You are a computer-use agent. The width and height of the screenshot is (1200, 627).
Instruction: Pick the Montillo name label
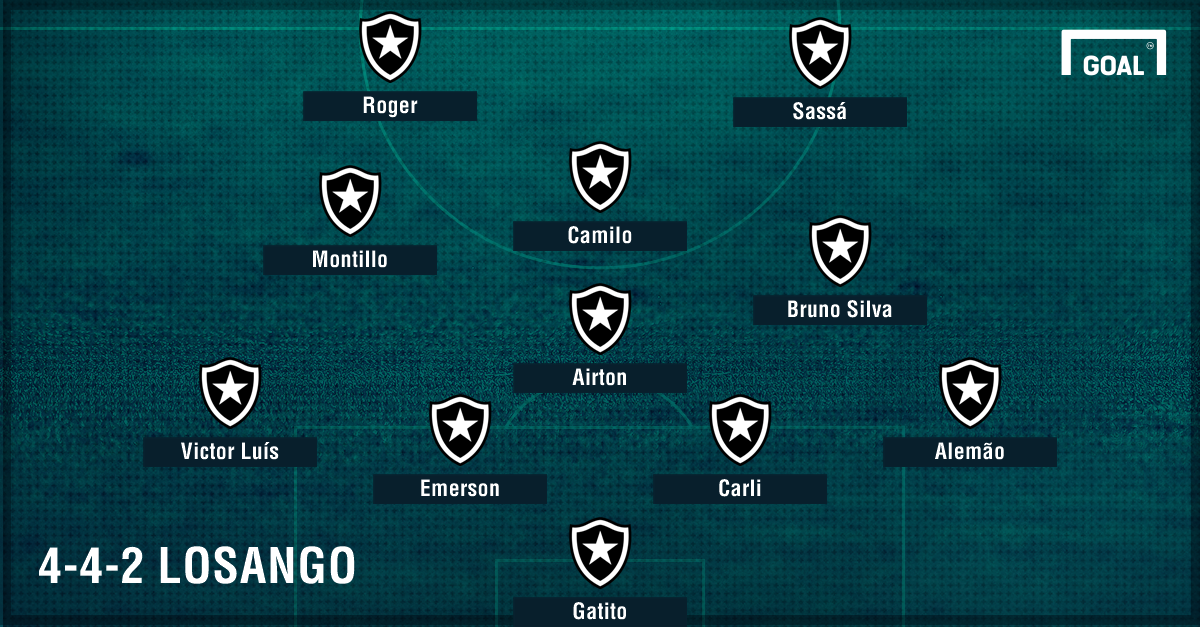click(350, 260)
